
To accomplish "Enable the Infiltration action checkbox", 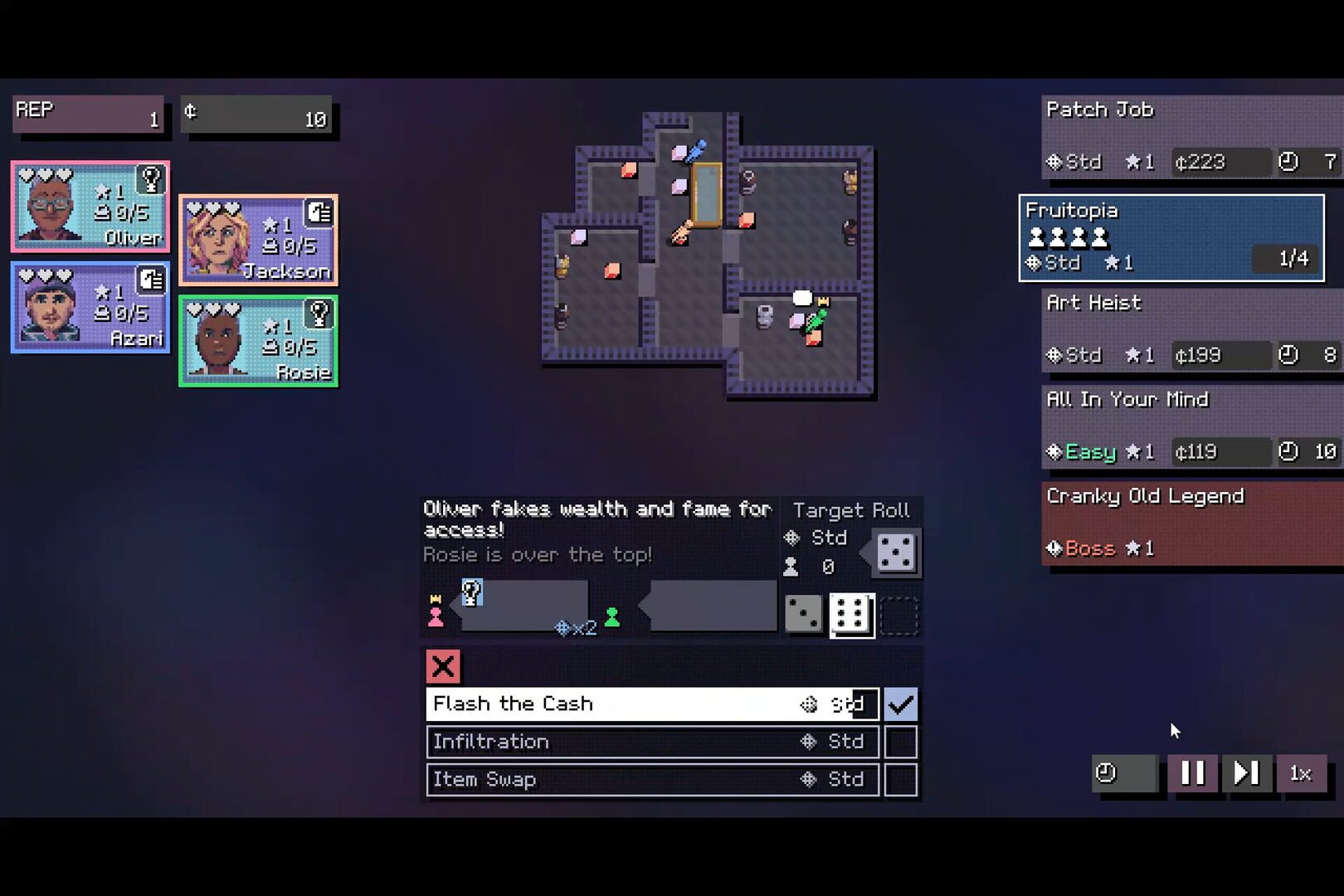I will tap(903, 742).
